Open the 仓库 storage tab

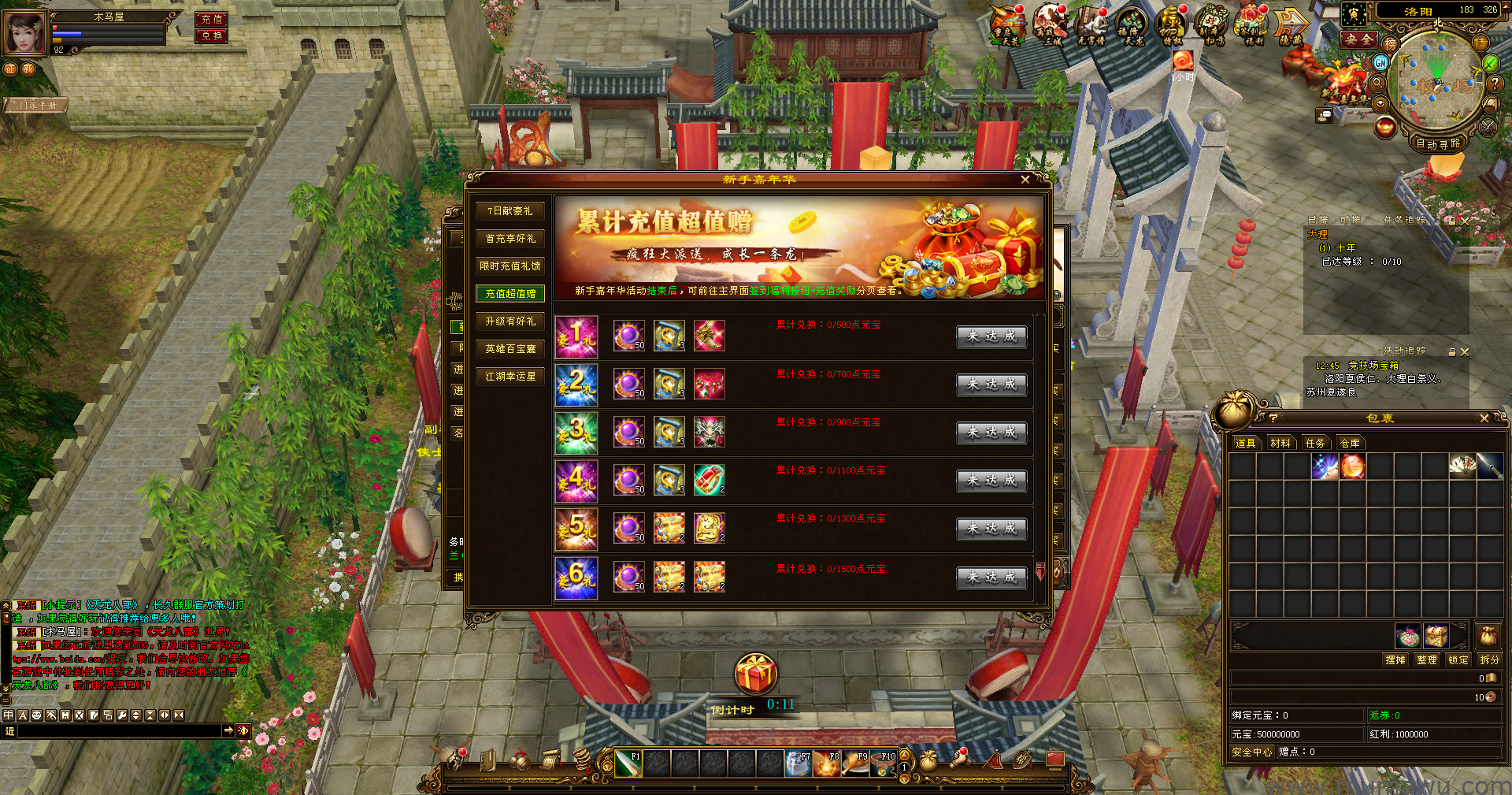coord(1350,443)
